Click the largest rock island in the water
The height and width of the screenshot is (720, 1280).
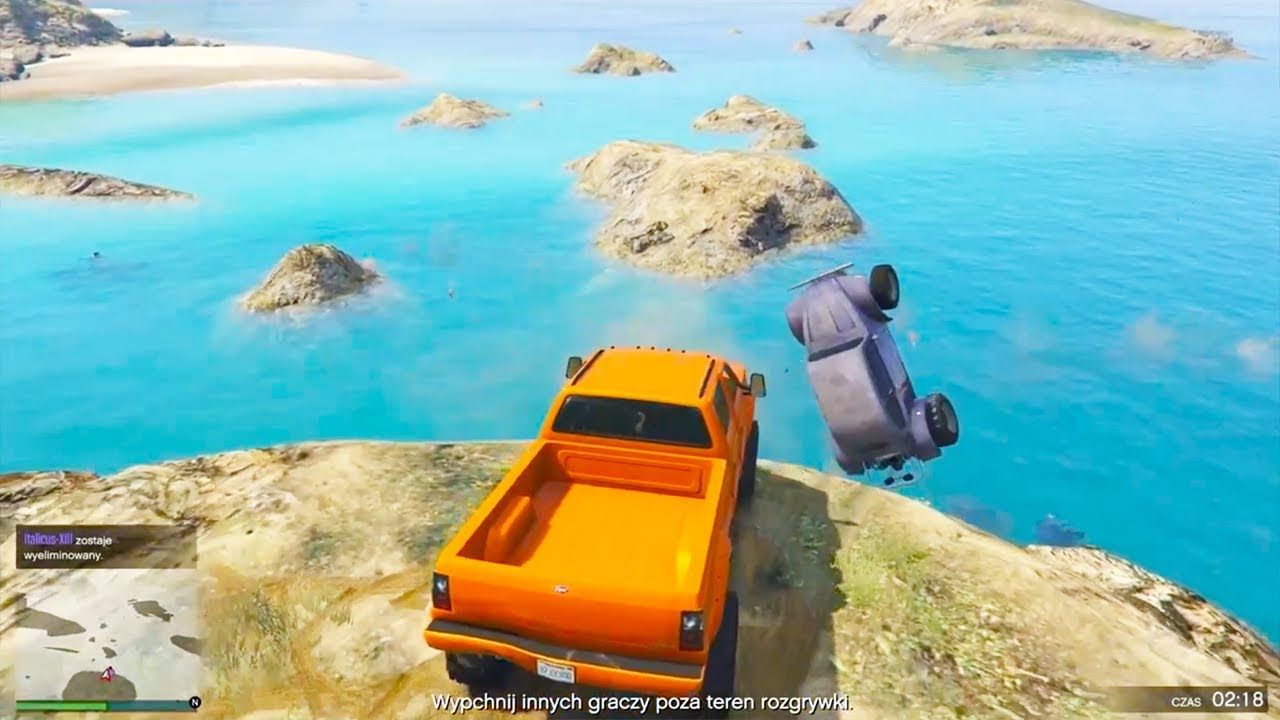point(700,210)
